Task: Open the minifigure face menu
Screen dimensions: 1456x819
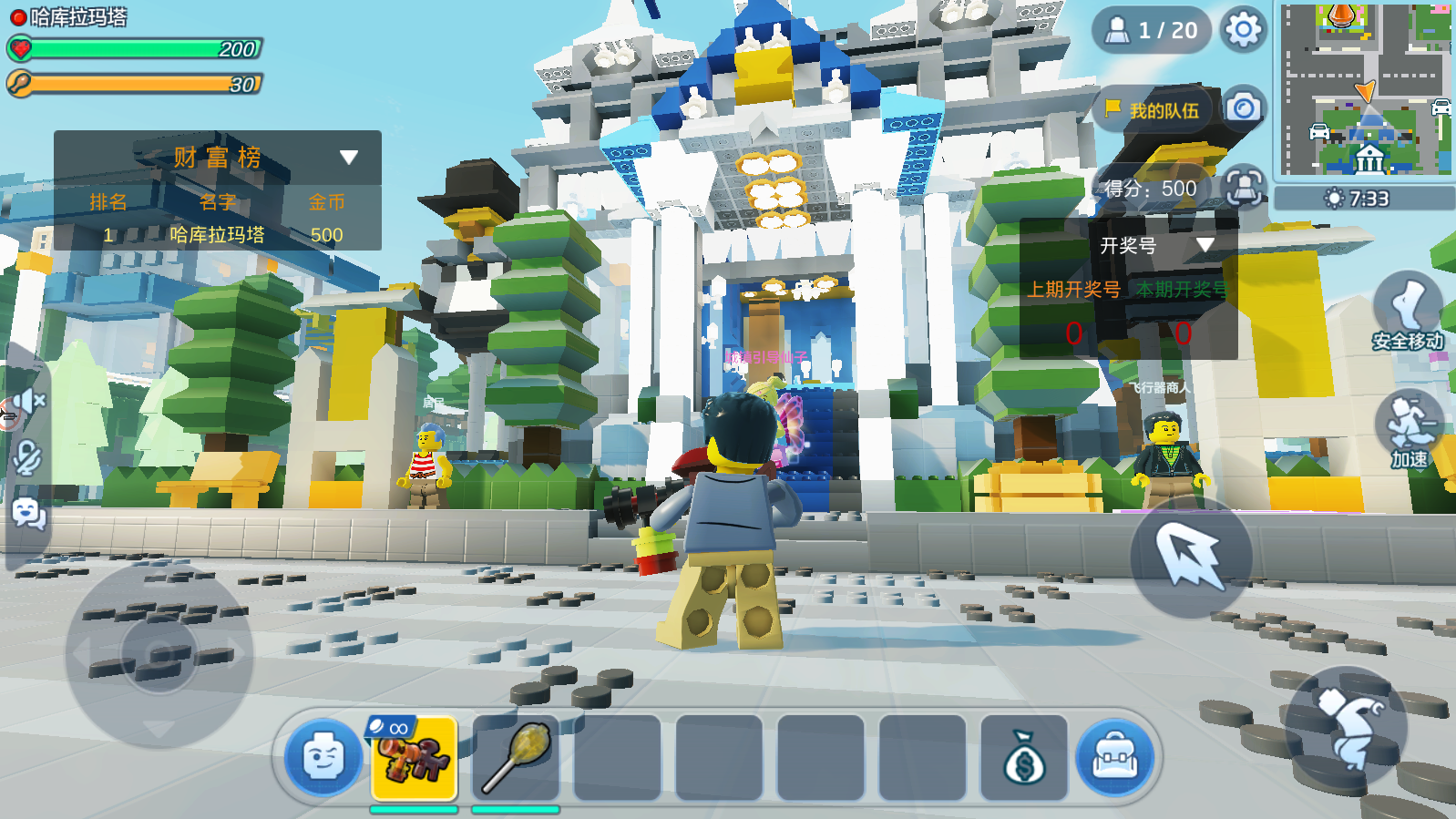Action: click(323, 757)
